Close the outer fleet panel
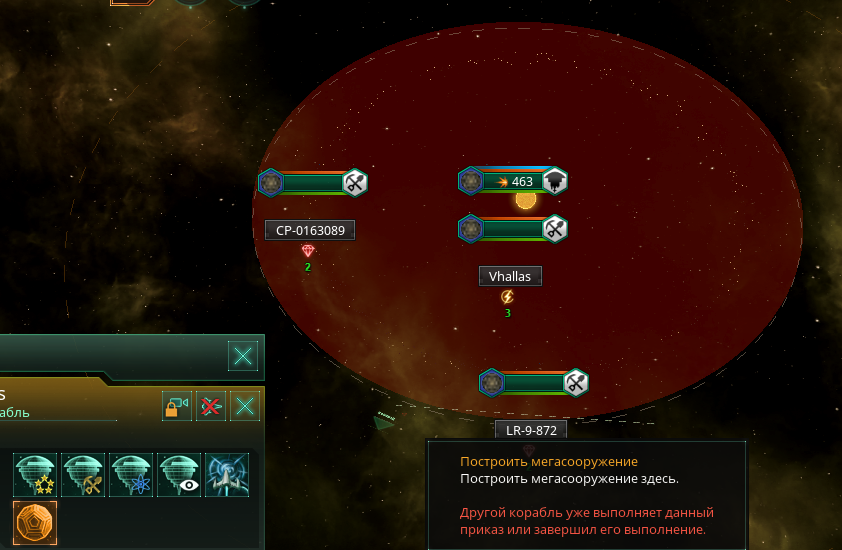842x550 pixels. click(243, 355)
